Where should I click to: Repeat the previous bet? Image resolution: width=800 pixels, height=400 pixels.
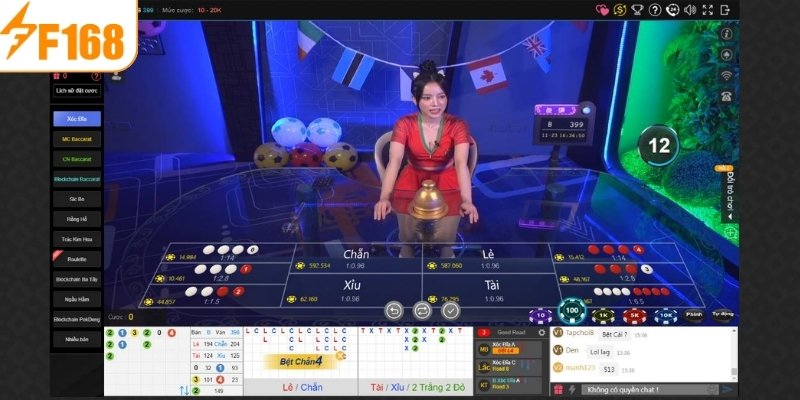tap(422, 311)
